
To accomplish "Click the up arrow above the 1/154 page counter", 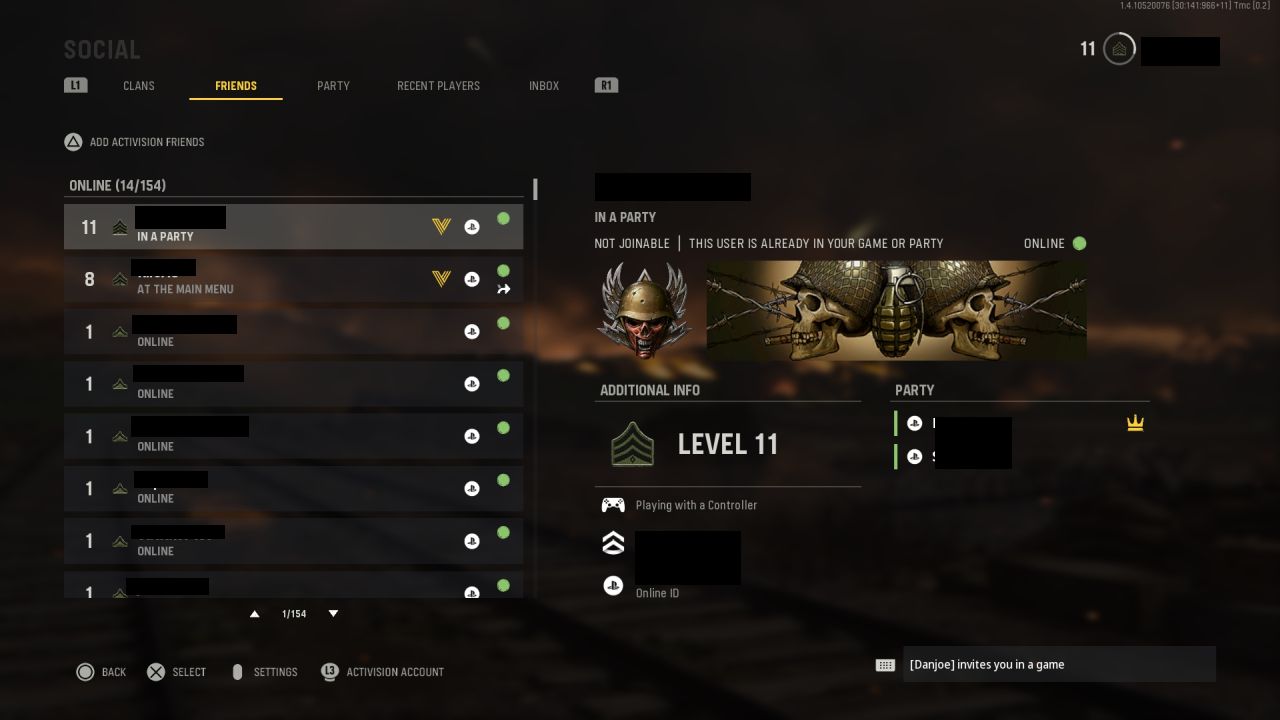I will tap(254, 613).
